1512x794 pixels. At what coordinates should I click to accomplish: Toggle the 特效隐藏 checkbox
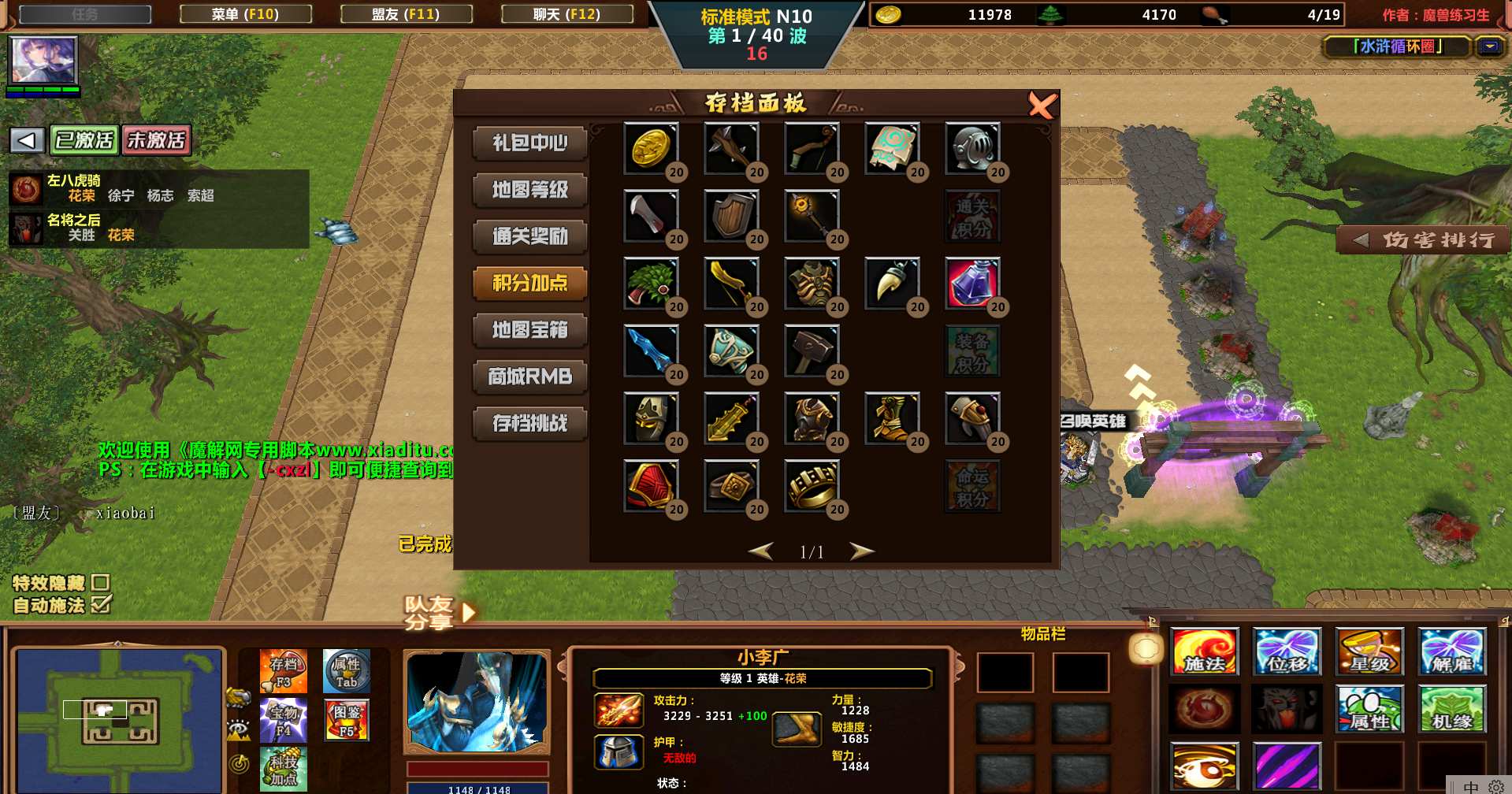pyautogui.click(x=100, y=582)
